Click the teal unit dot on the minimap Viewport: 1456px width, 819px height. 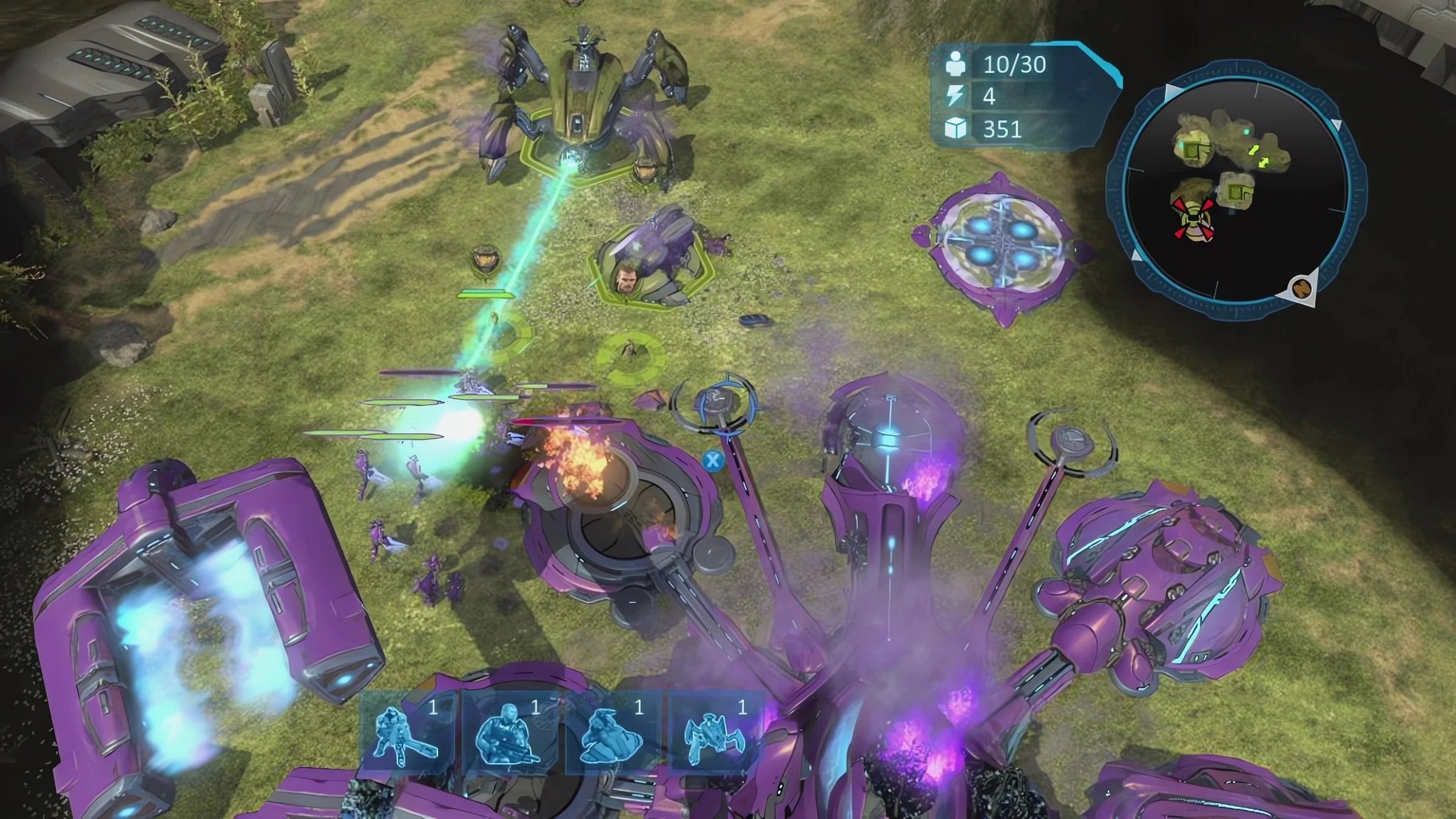pyautogui.click(x=1247, y=130)
